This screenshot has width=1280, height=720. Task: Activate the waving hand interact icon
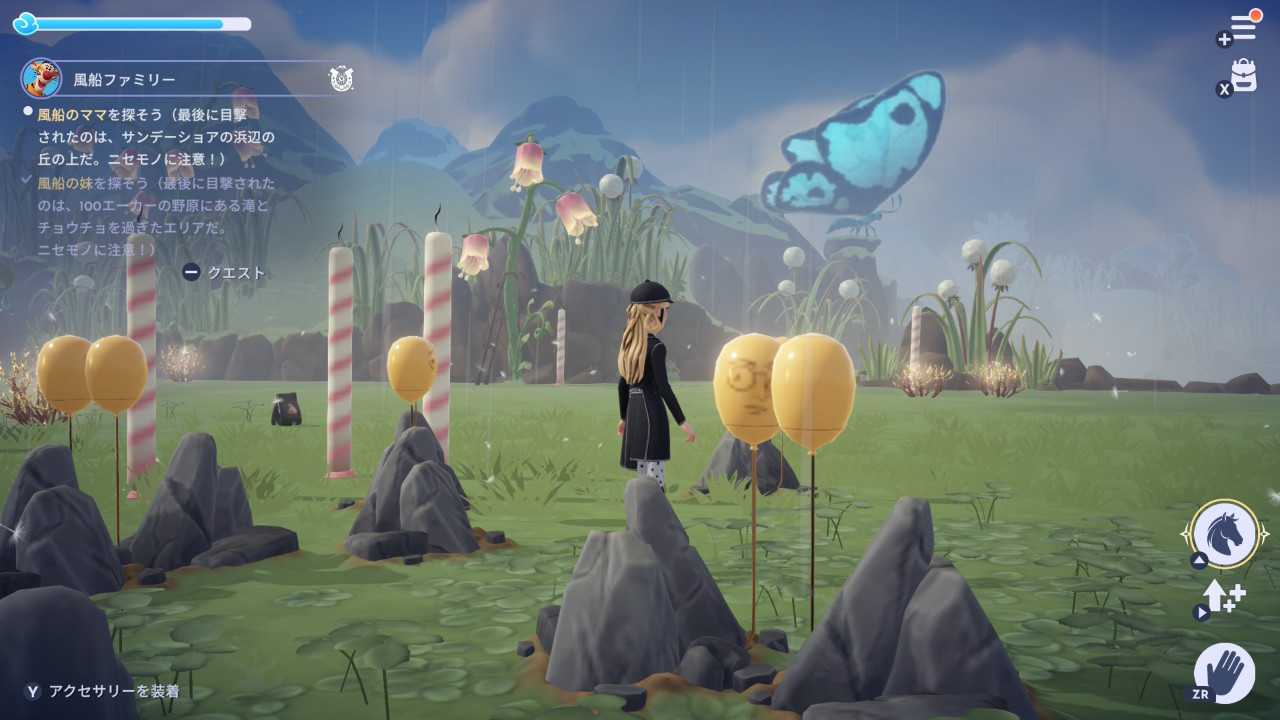point(1225,671)
